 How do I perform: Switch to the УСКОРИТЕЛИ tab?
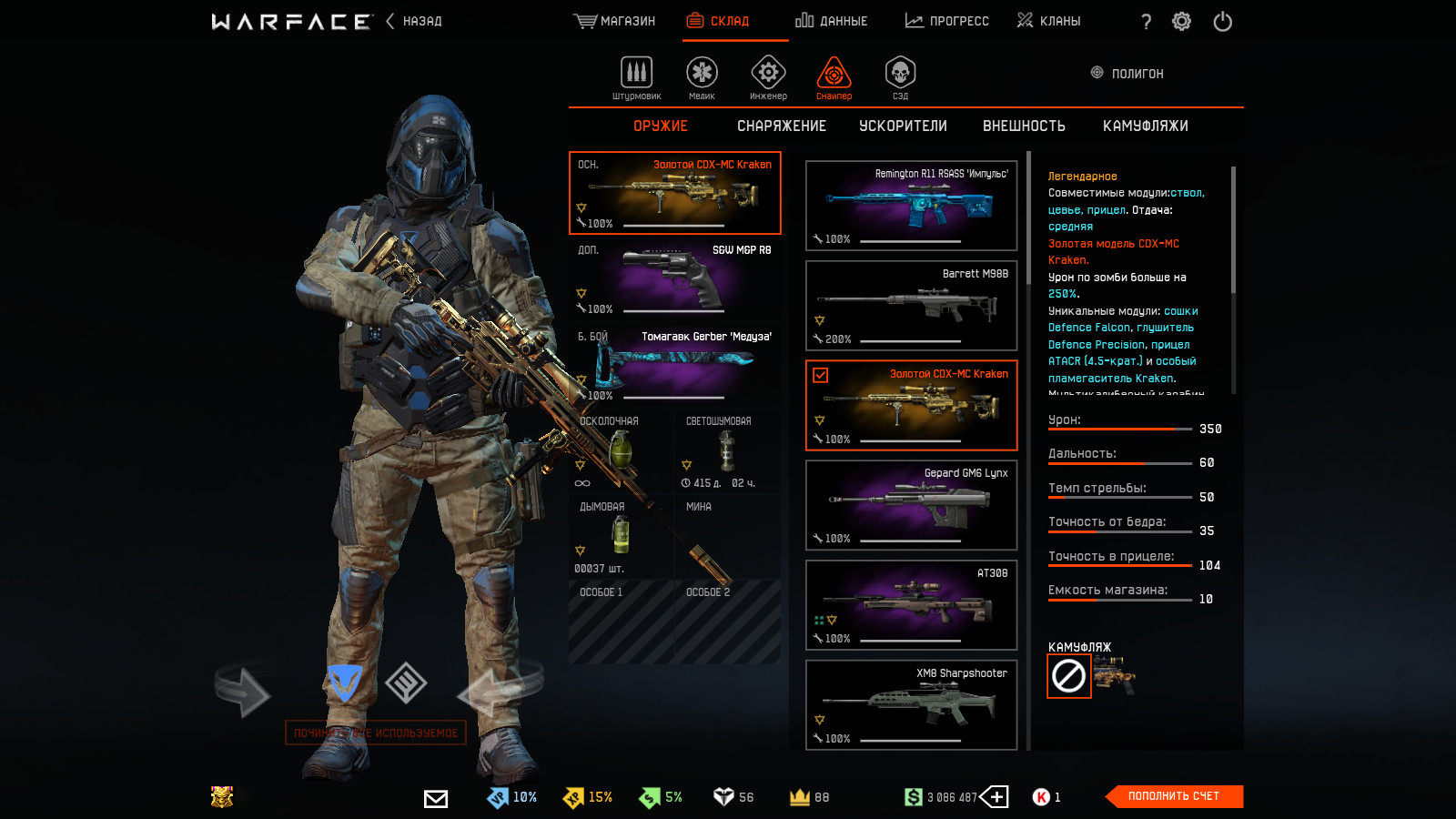tap(903, 126)
